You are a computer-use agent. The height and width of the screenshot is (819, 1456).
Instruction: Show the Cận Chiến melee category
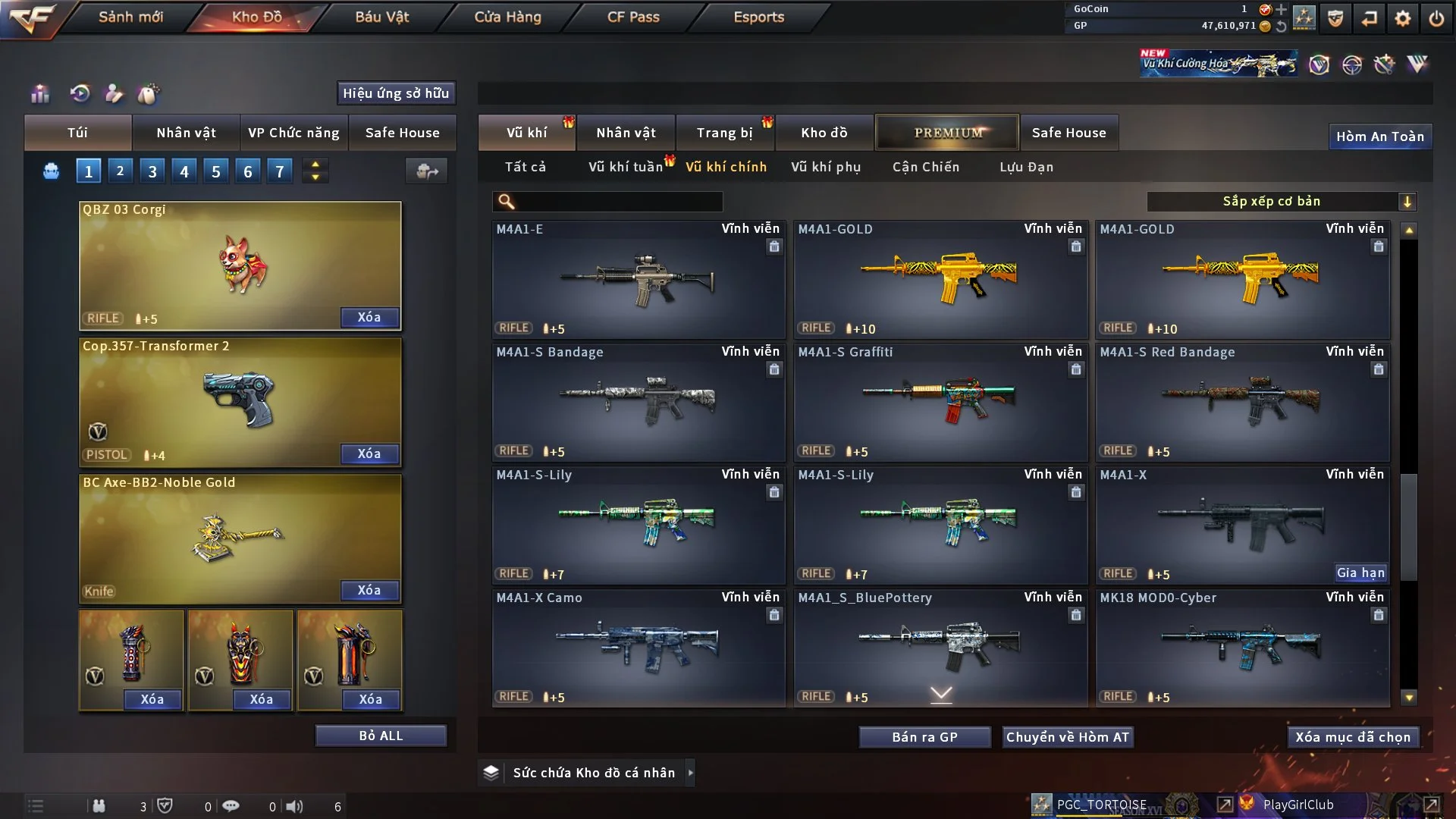925,167
